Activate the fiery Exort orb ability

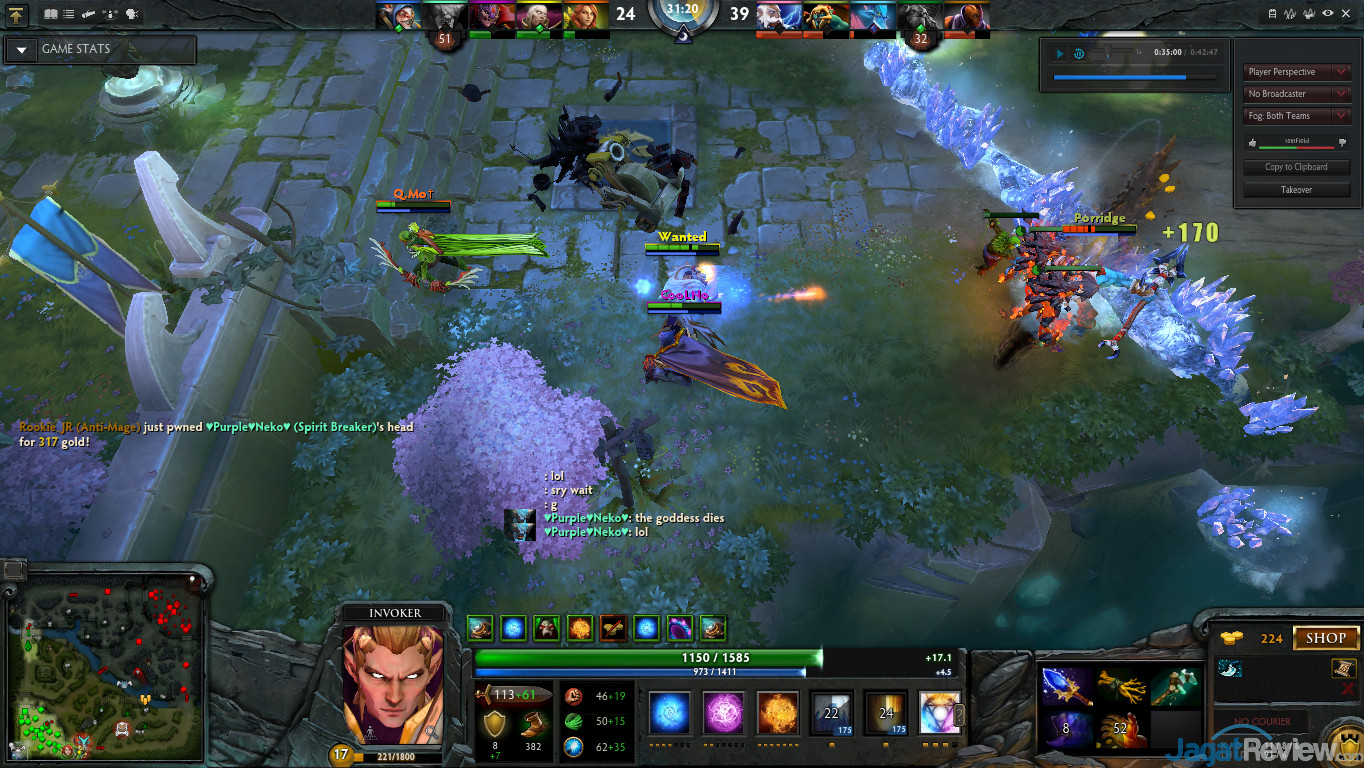click(777, 714)
